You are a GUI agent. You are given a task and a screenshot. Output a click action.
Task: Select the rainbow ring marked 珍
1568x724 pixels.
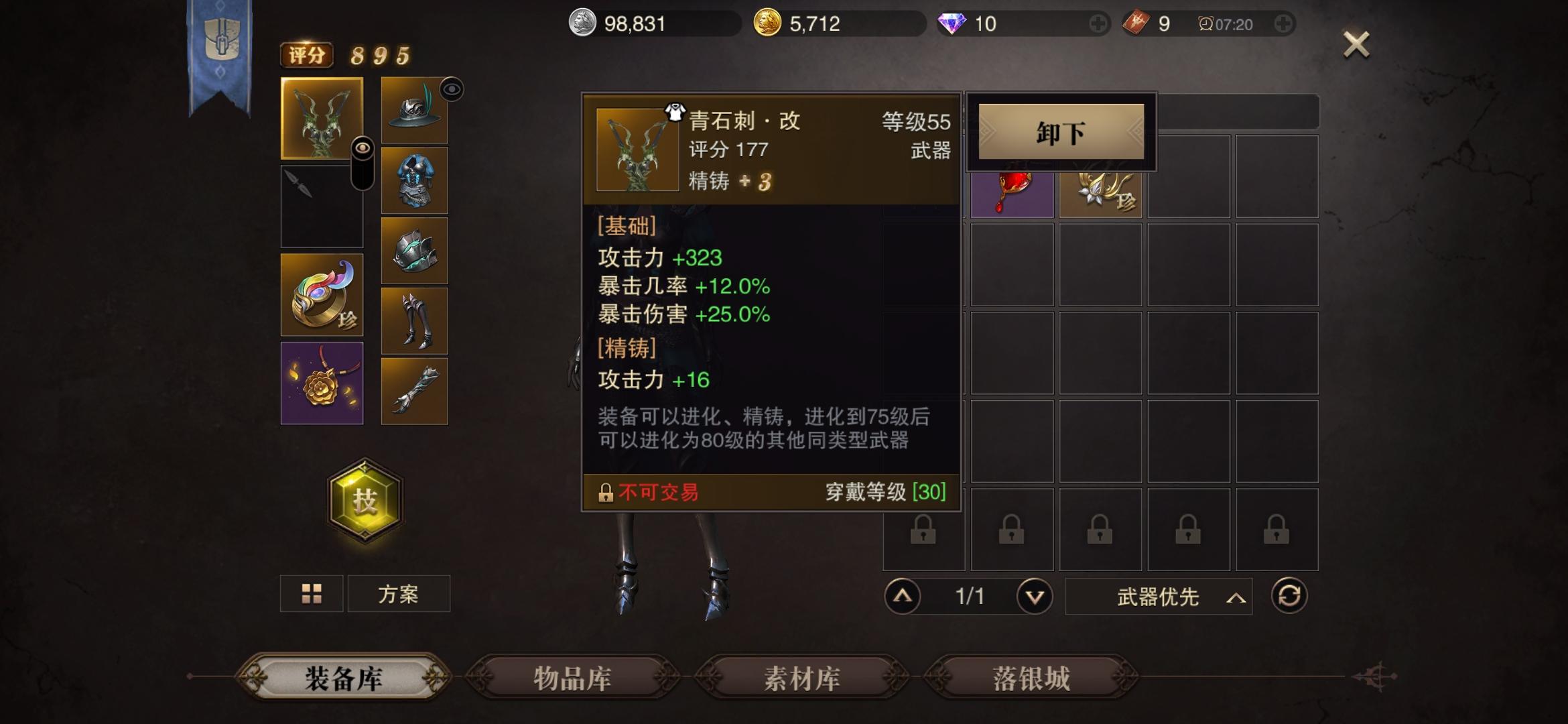(x=322, y=295)
